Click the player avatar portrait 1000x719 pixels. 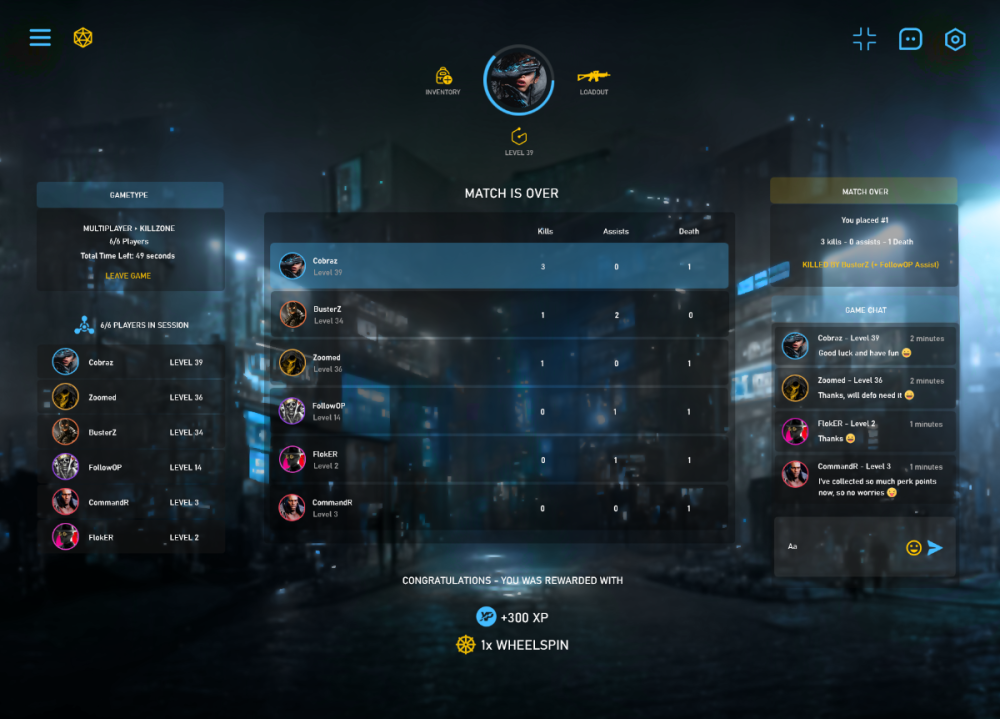[518, 80]
